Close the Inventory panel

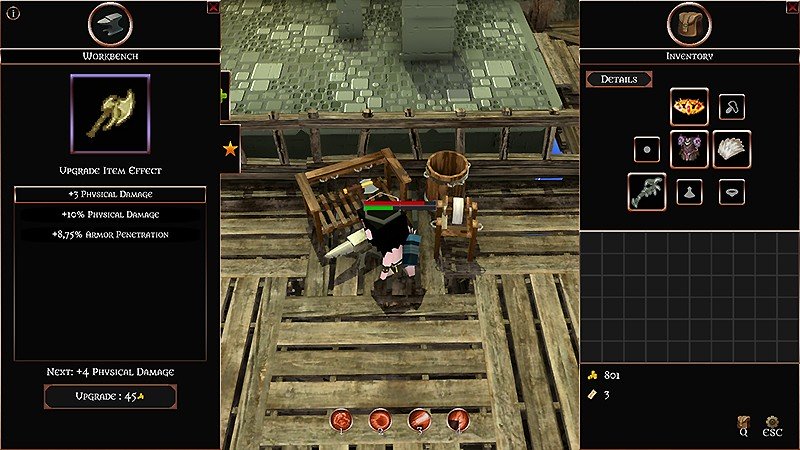[x=586, y=7]
